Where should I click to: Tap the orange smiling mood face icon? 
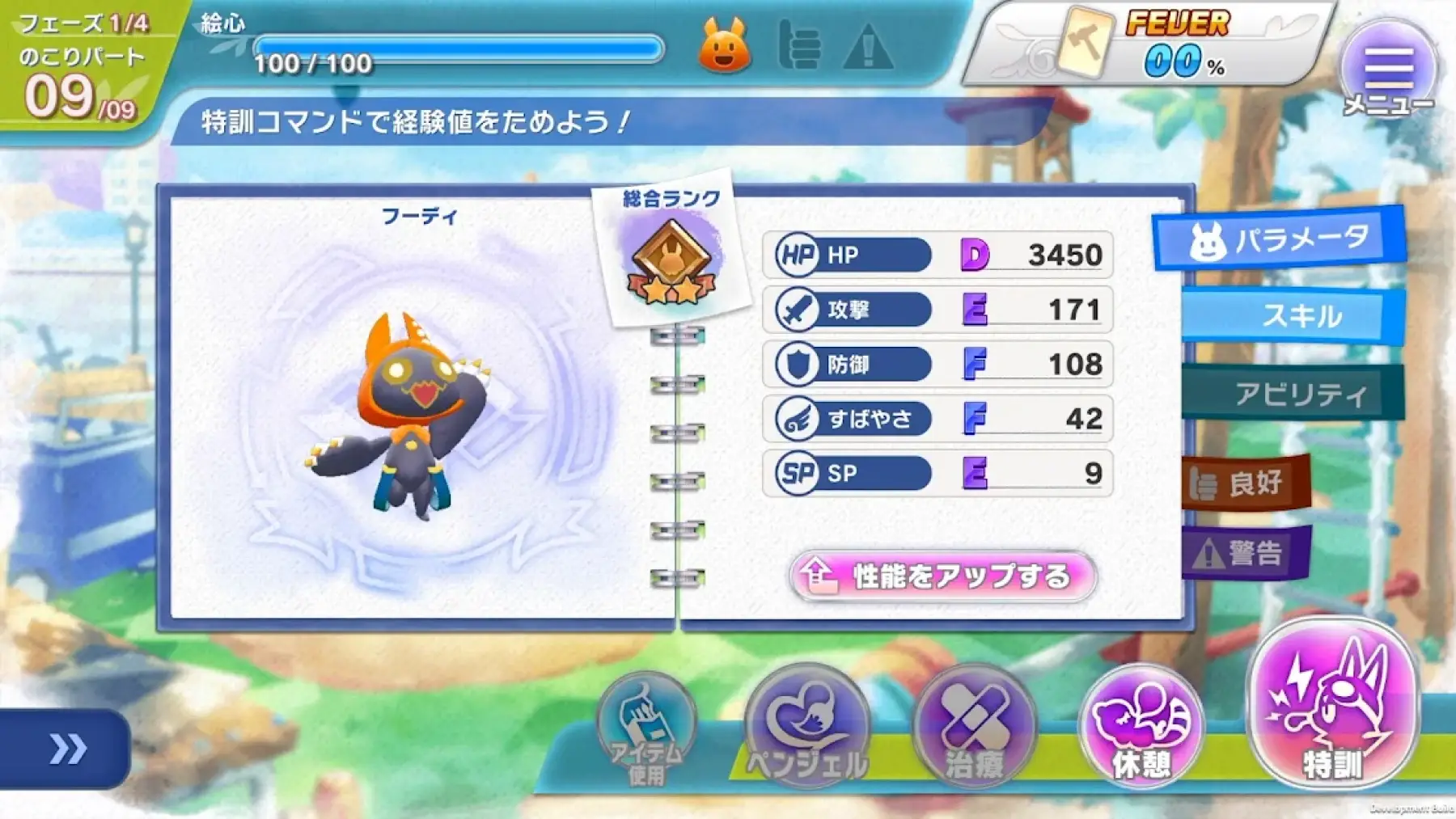pos(724,46)
